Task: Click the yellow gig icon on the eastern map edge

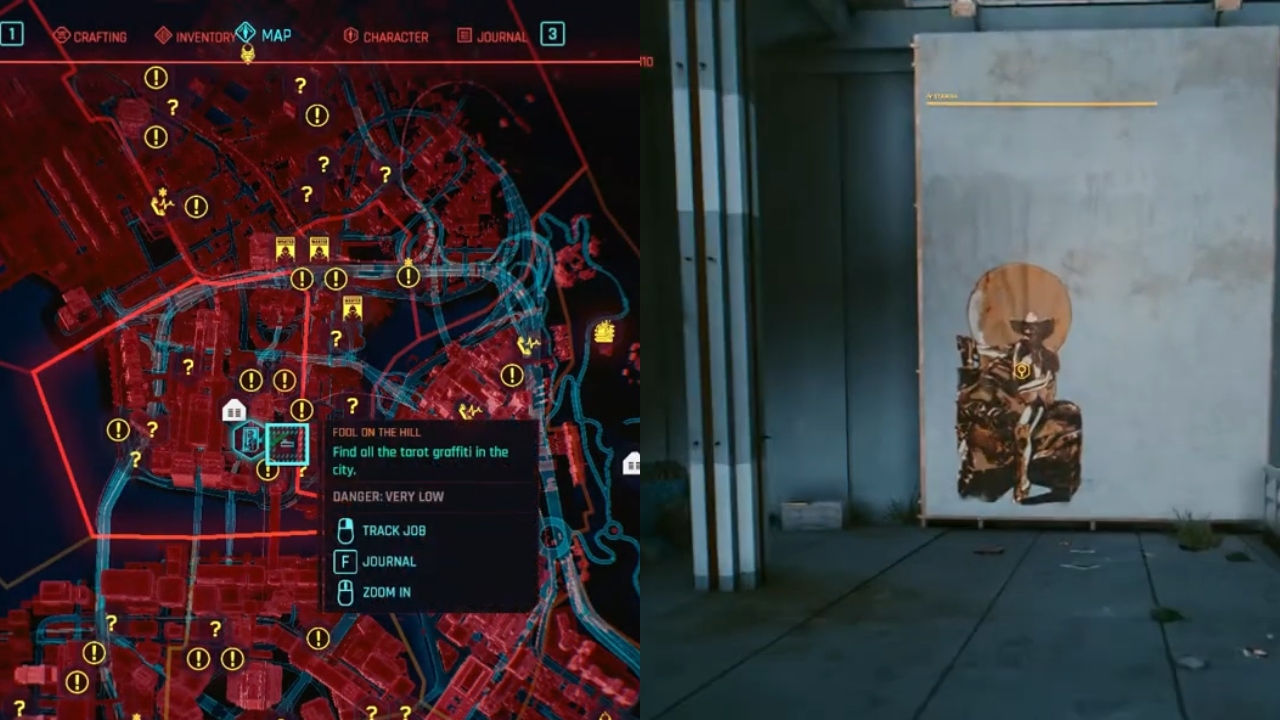Action: (603, 331)
